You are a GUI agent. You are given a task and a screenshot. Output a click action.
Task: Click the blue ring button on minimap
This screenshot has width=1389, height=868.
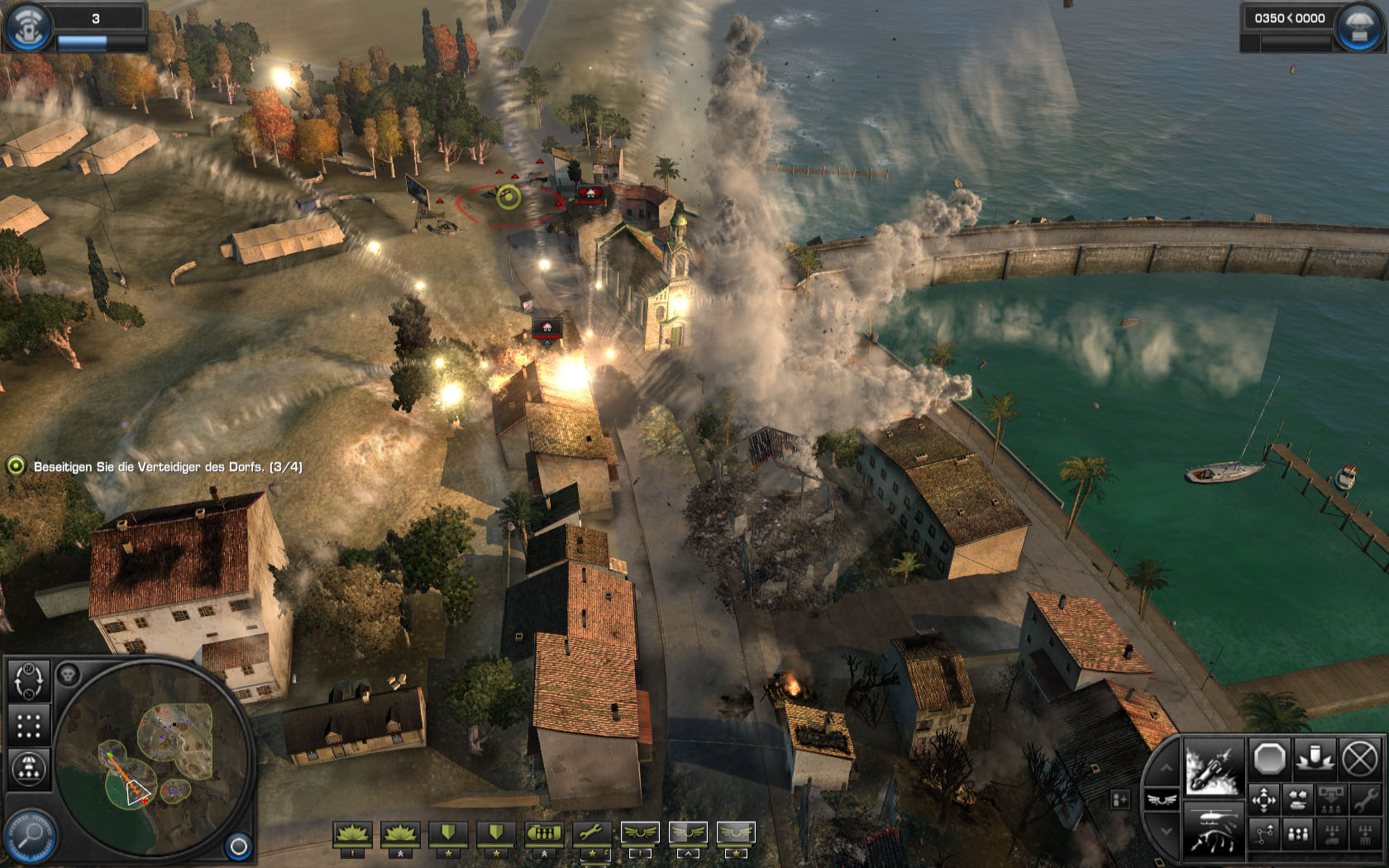coord(238,846)
